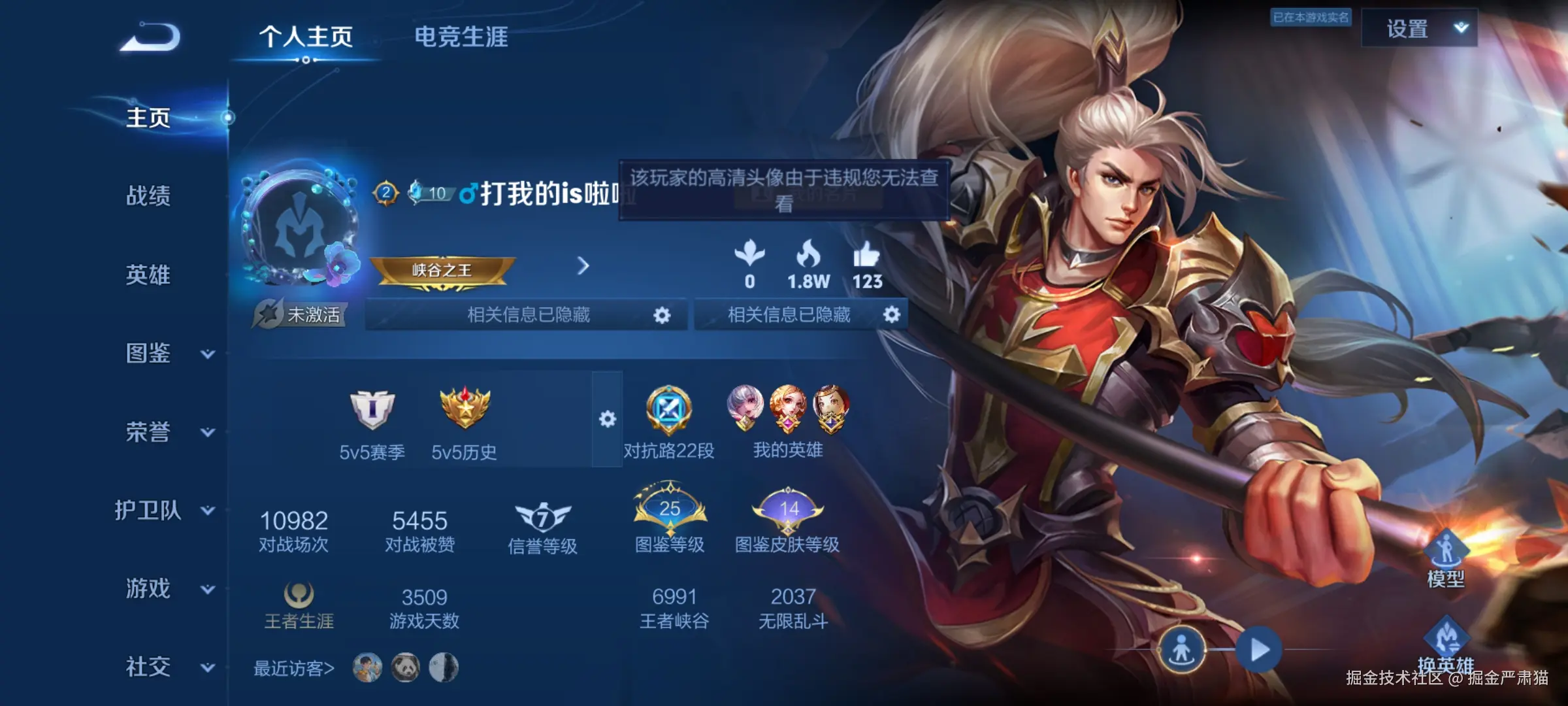Toggle the first 相关信息已隐藏 privacy gear
The image size is (1568, 706).
click(662, 314)
